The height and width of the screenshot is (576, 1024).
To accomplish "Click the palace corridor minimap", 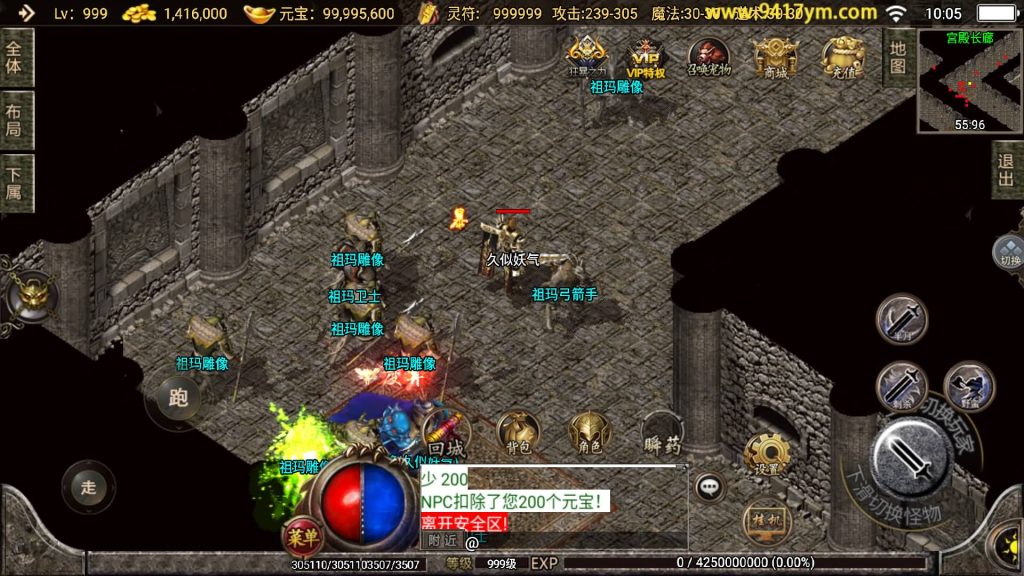I will pos(969,81).
